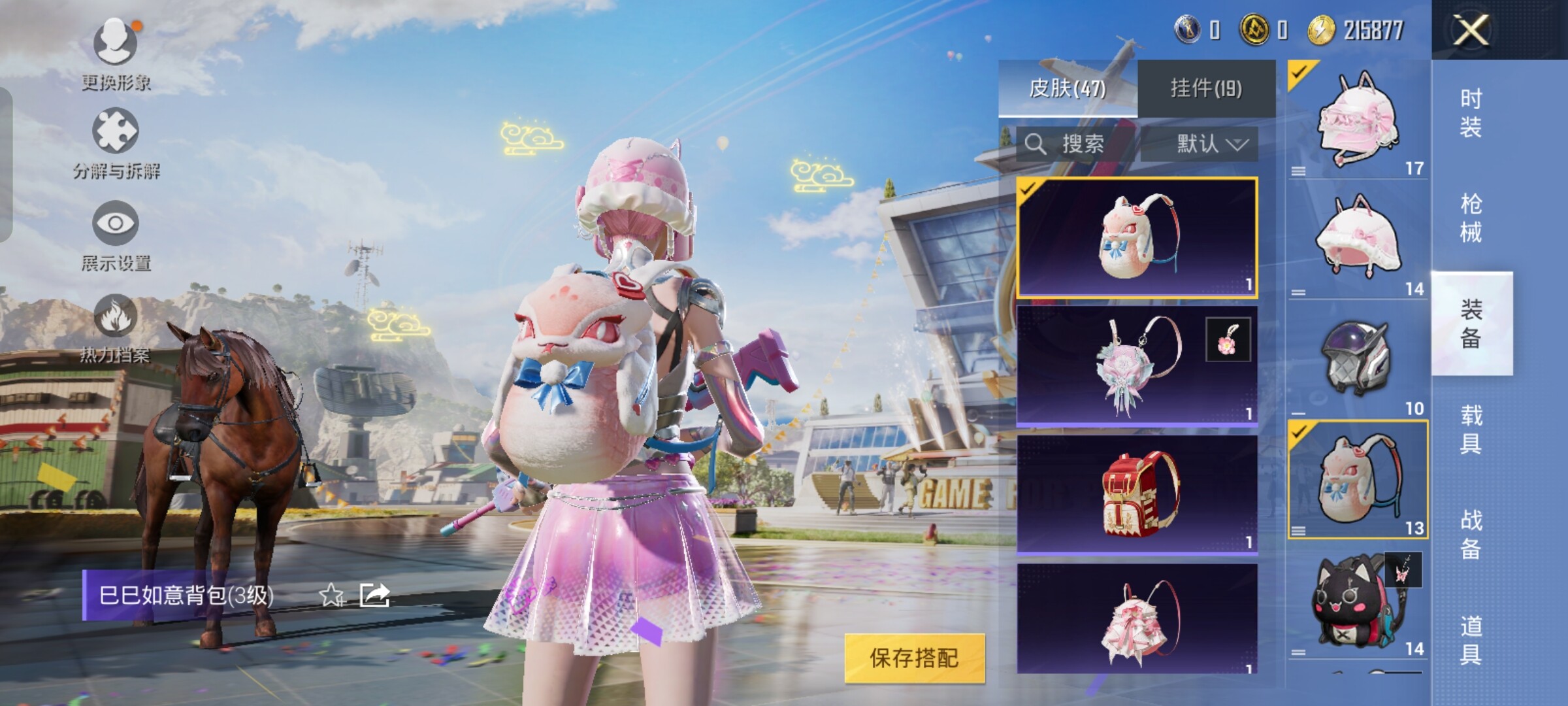Close the wardrobe with the X button
This screenshot has width=1568, height=706.
[1471, 30]
